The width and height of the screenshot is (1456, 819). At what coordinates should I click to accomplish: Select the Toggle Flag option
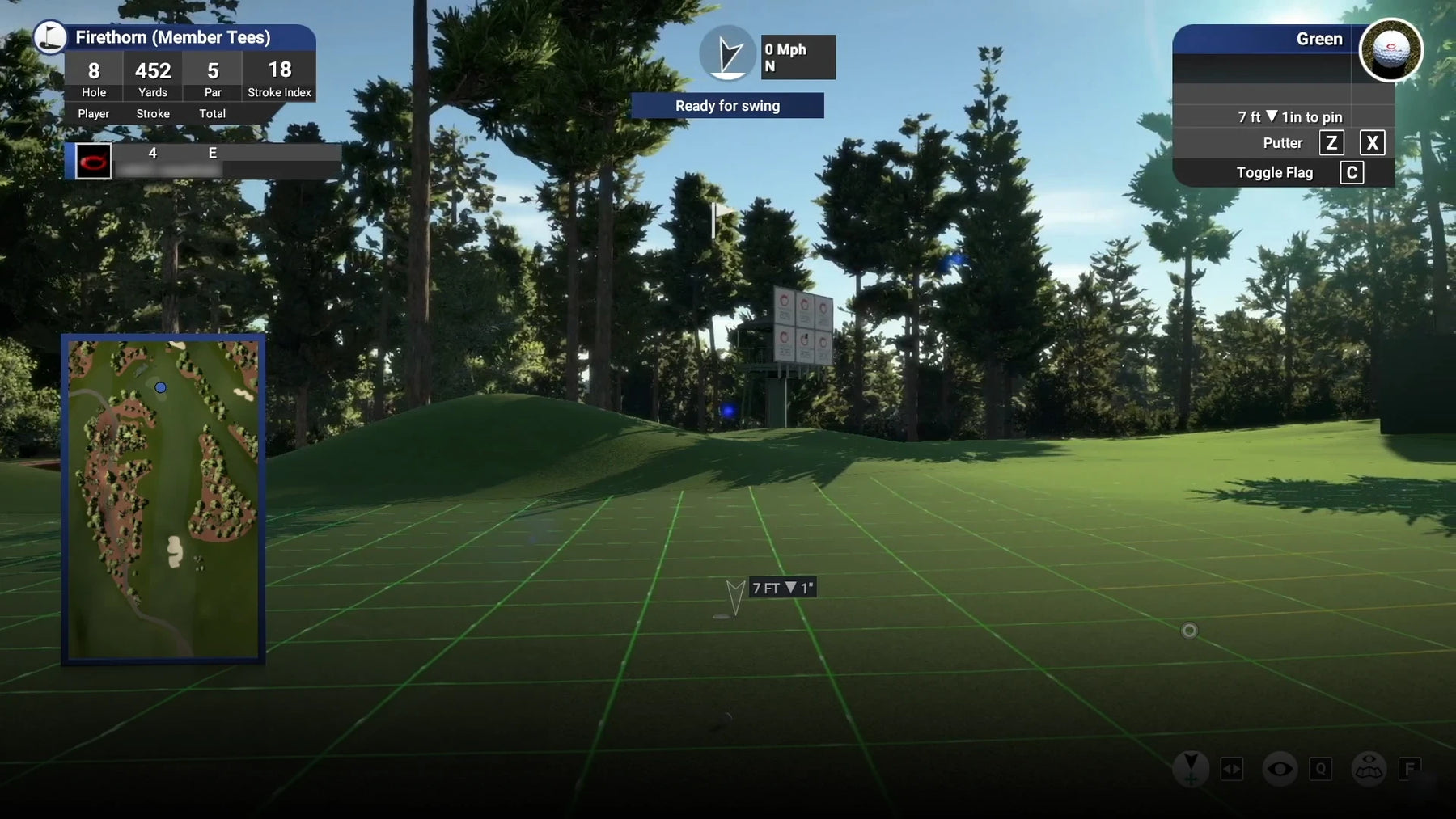point(1274,173)
